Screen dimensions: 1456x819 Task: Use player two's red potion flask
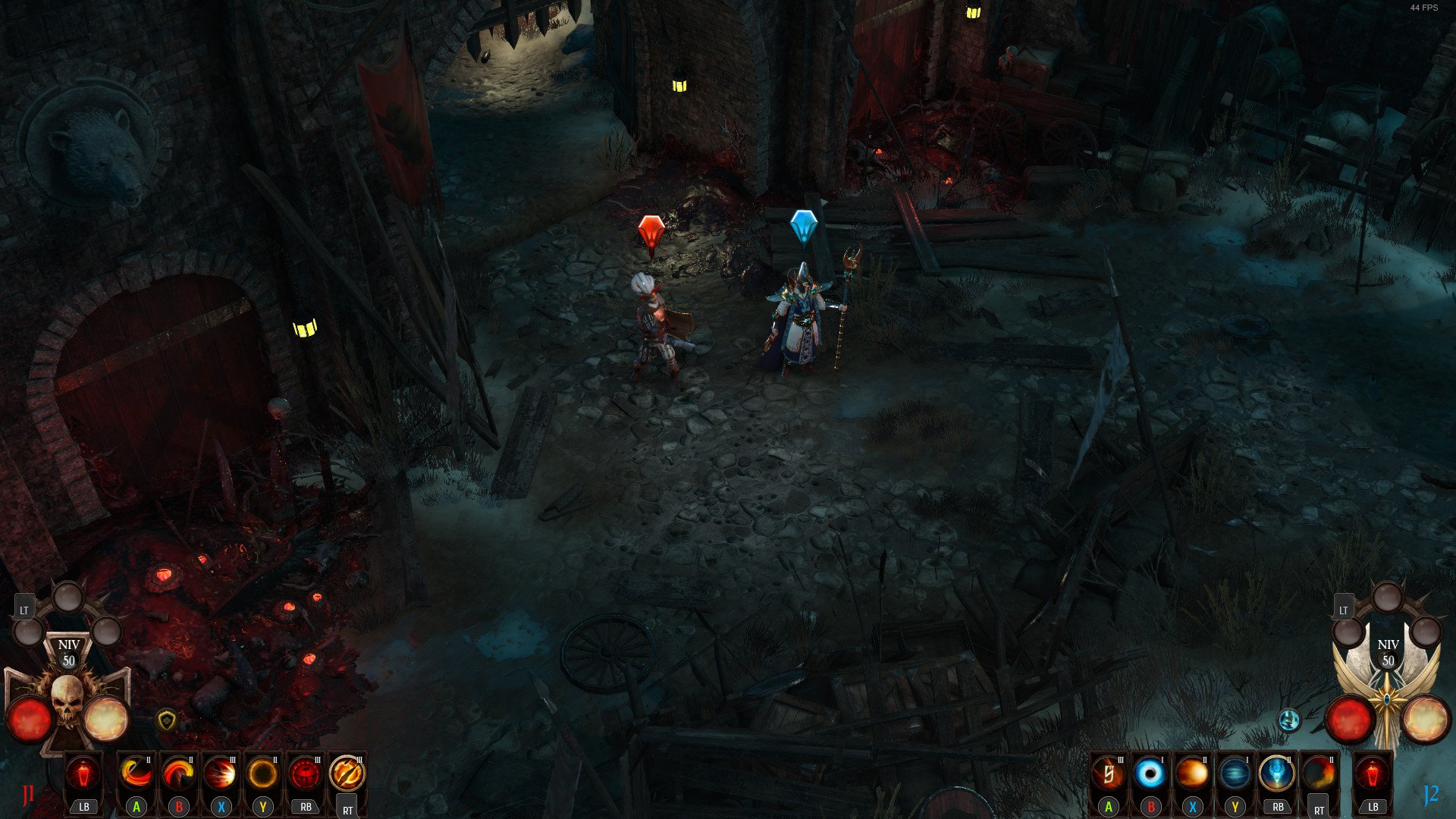1373,774
